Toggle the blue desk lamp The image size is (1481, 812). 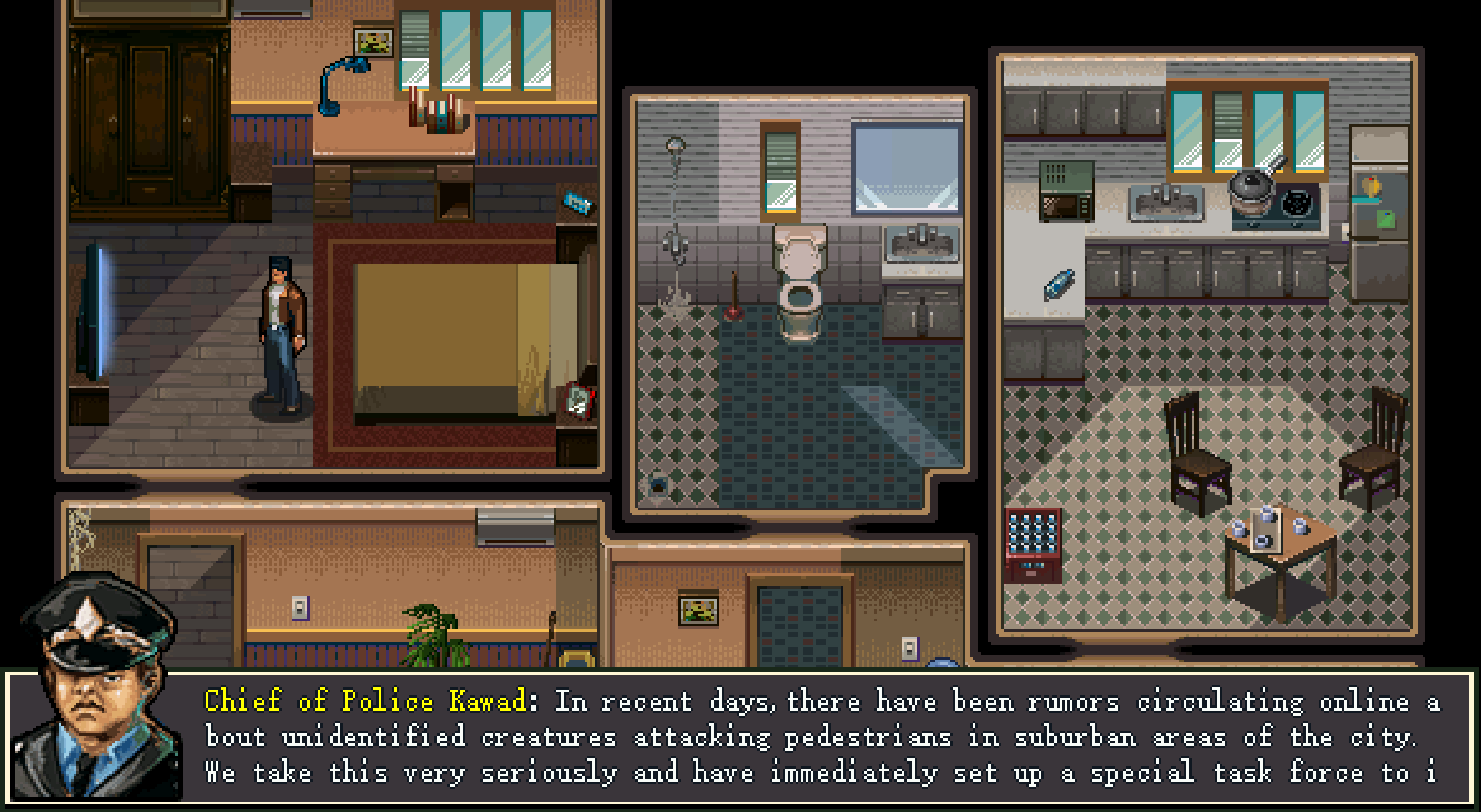(x=345, y=86)
